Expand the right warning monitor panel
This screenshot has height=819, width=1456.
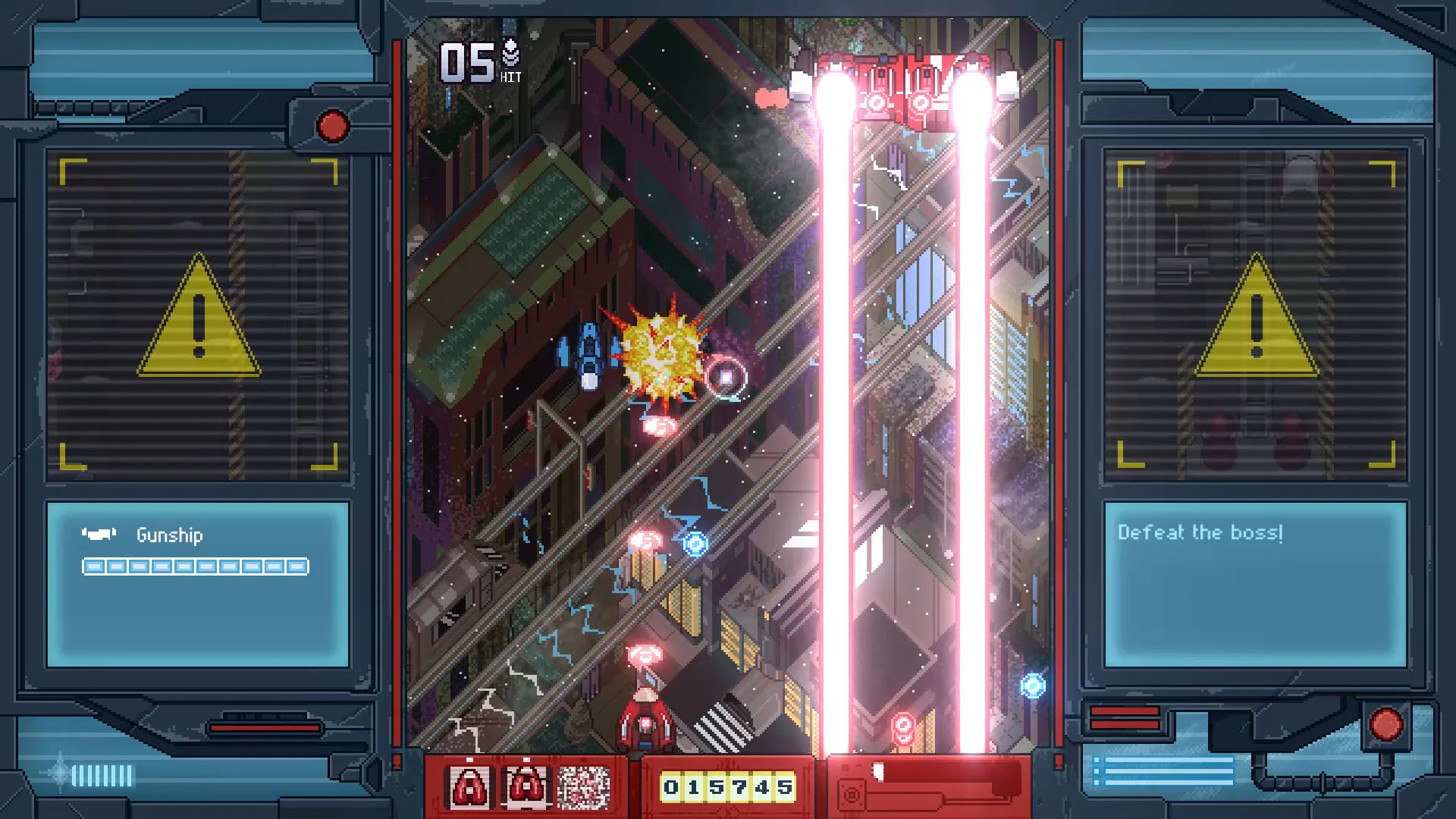(x=1255, y=311)
